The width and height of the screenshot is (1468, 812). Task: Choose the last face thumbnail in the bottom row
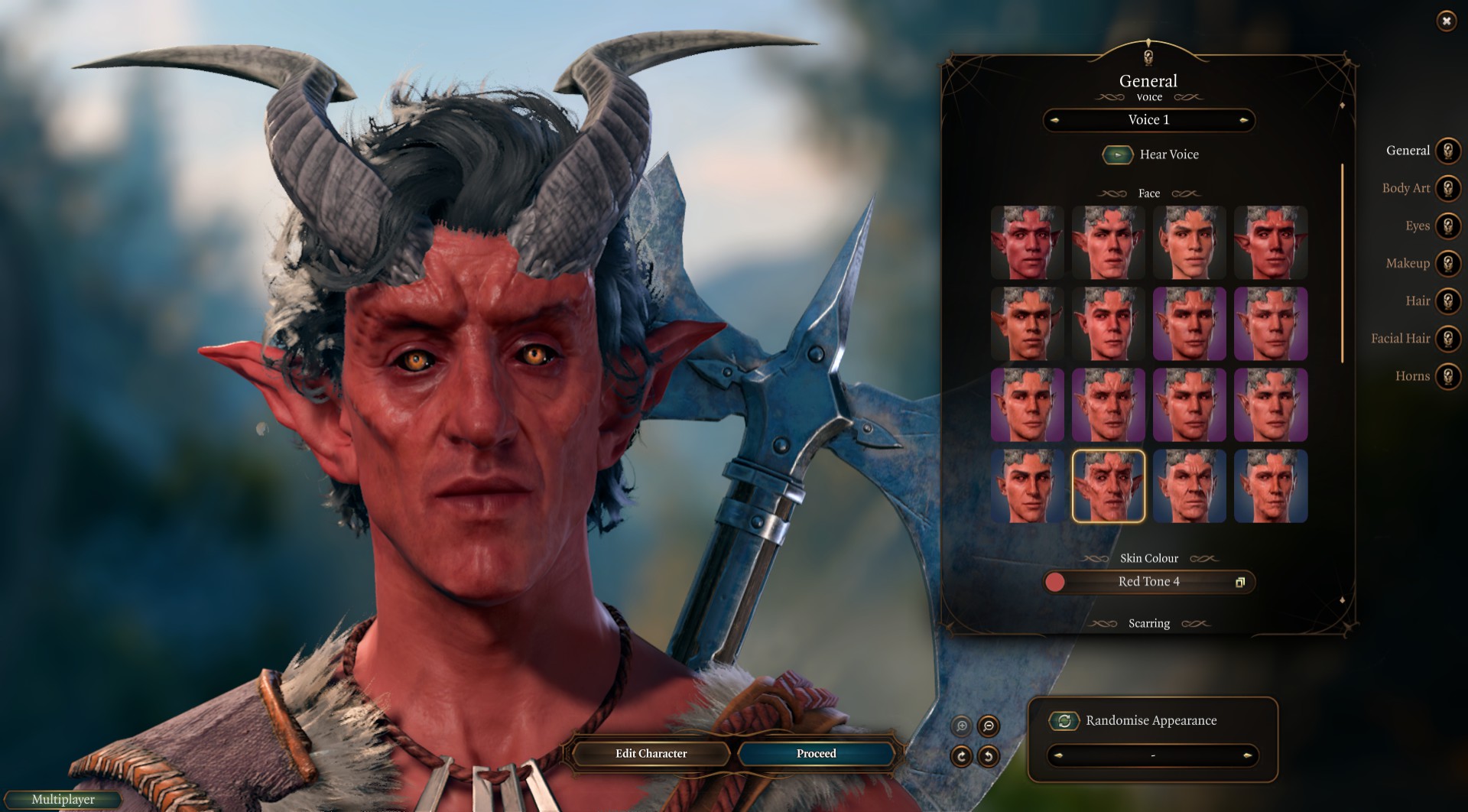(1270, 486)
